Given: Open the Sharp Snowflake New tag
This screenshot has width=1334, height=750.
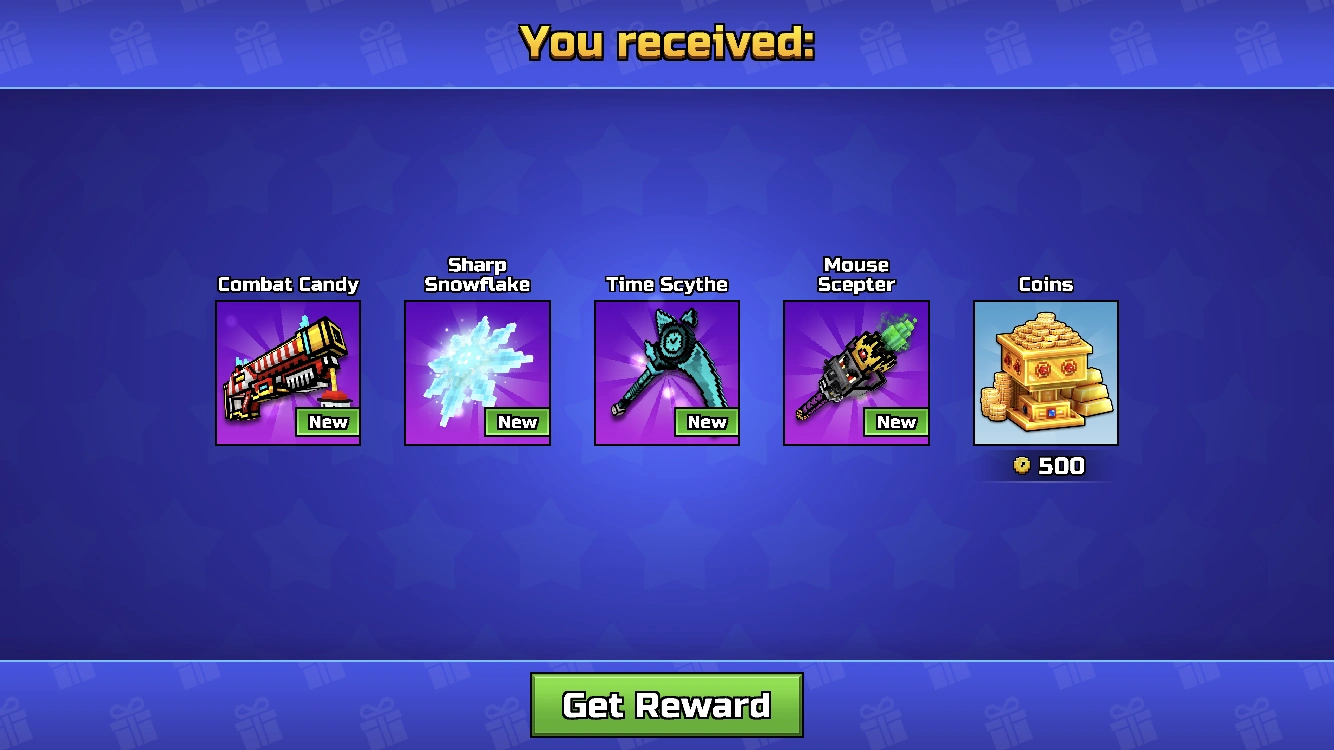Looking at the screenshot, I should tap(519, 422).
